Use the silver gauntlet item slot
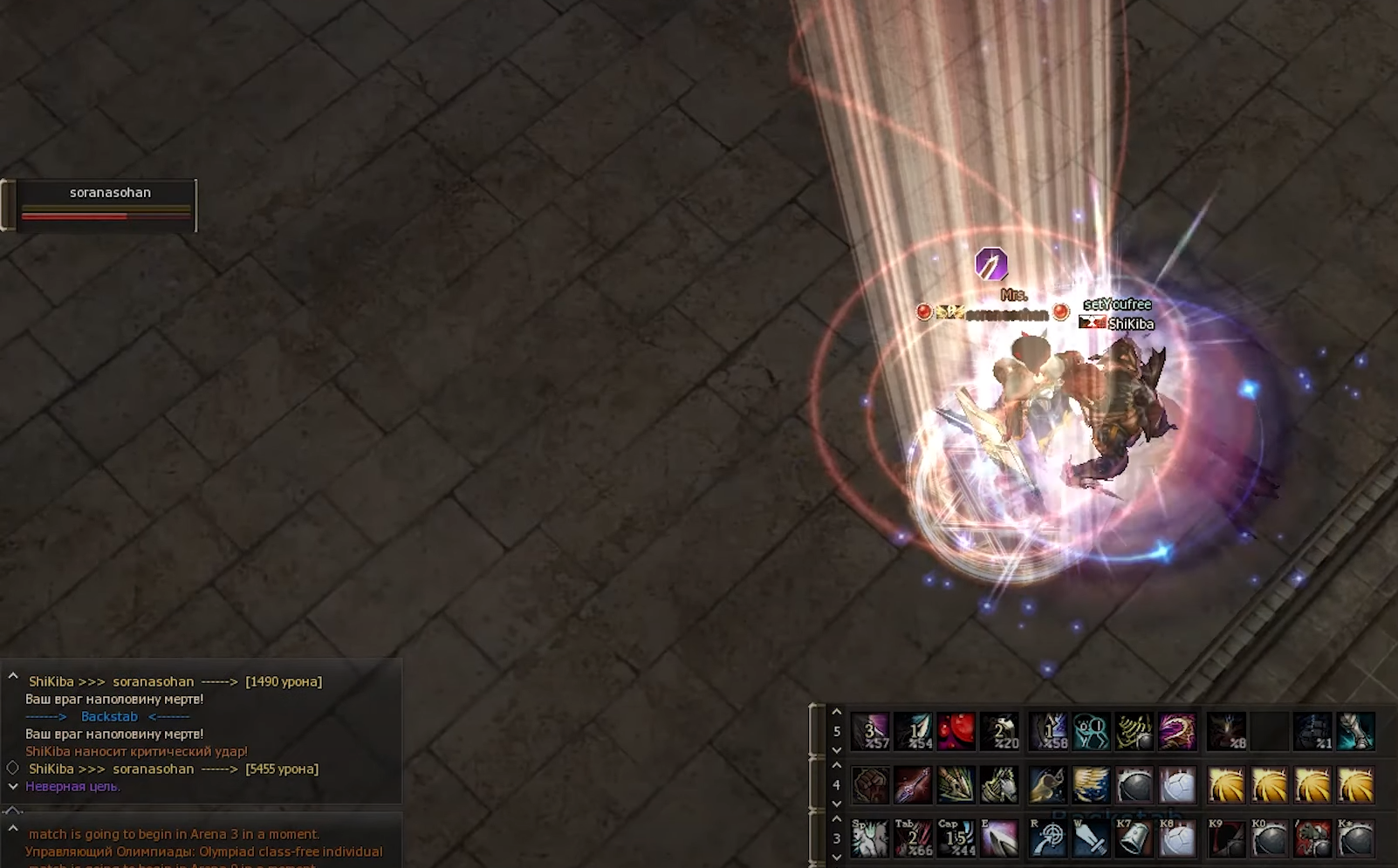 point(1134,838)
